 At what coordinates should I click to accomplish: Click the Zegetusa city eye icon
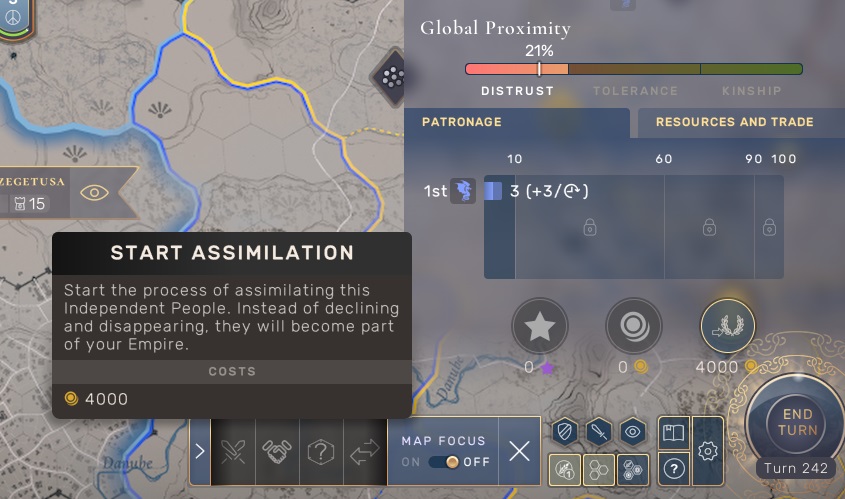click(x=94, y=193)
